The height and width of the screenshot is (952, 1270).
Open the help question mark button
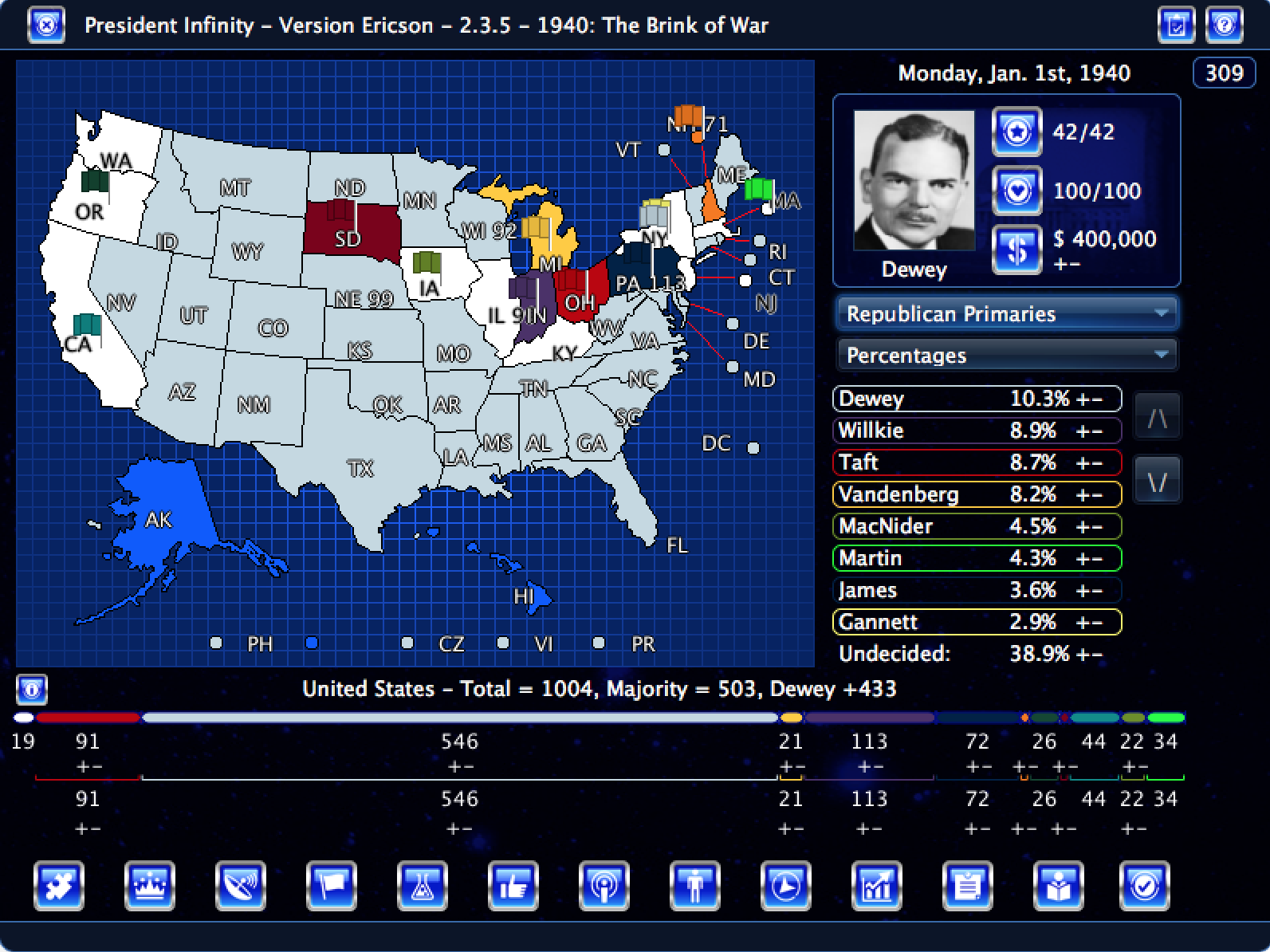(x=1225, y=25)
